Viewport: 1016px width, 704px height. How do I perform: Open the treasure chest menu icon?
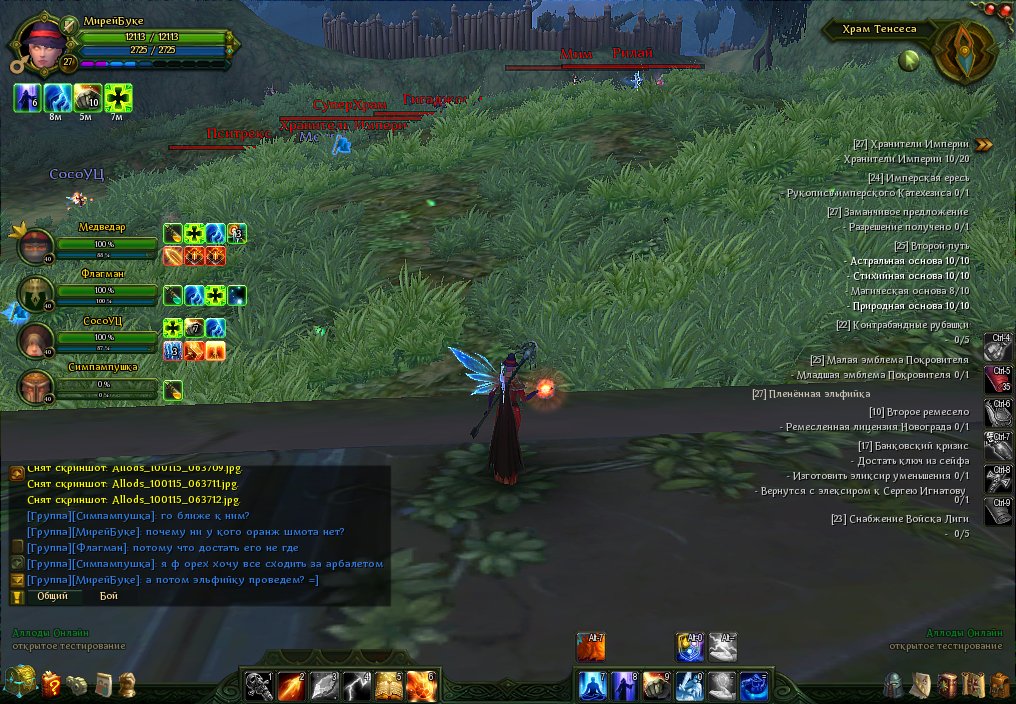(19, 684)
